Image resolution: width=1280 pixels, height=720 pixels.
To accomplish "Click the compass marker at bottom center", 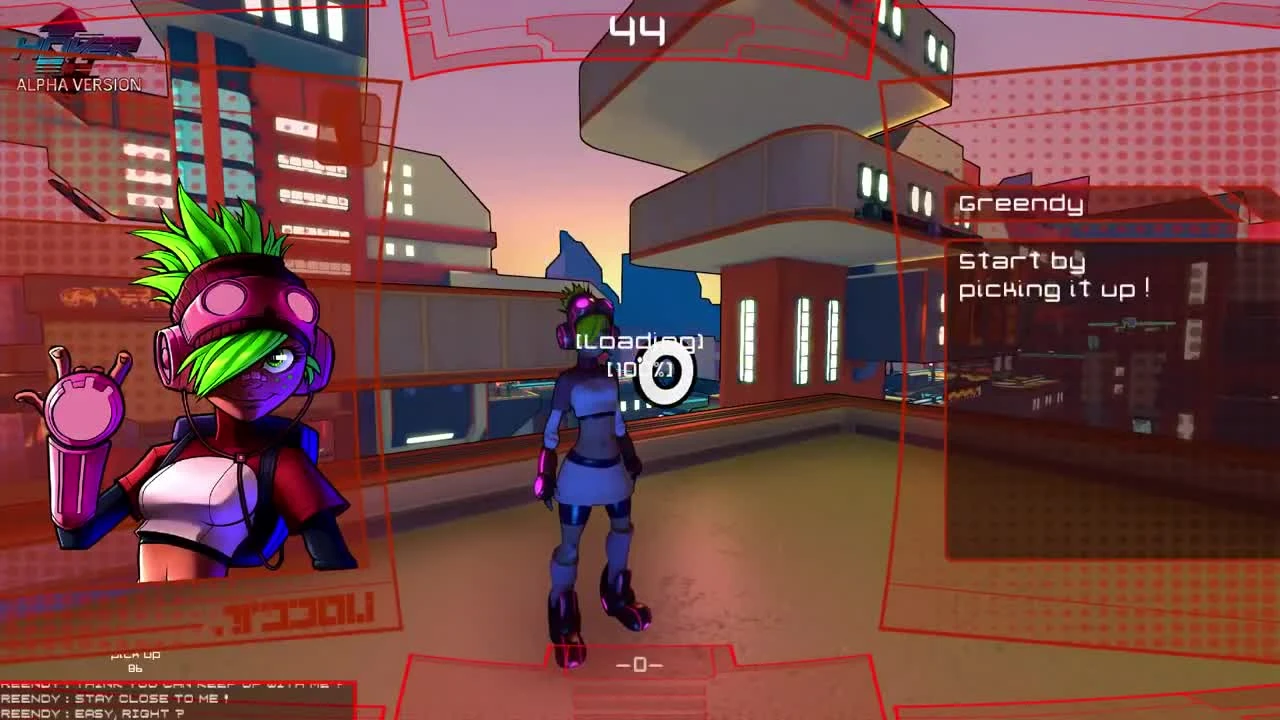I will (x=640, y=664).
